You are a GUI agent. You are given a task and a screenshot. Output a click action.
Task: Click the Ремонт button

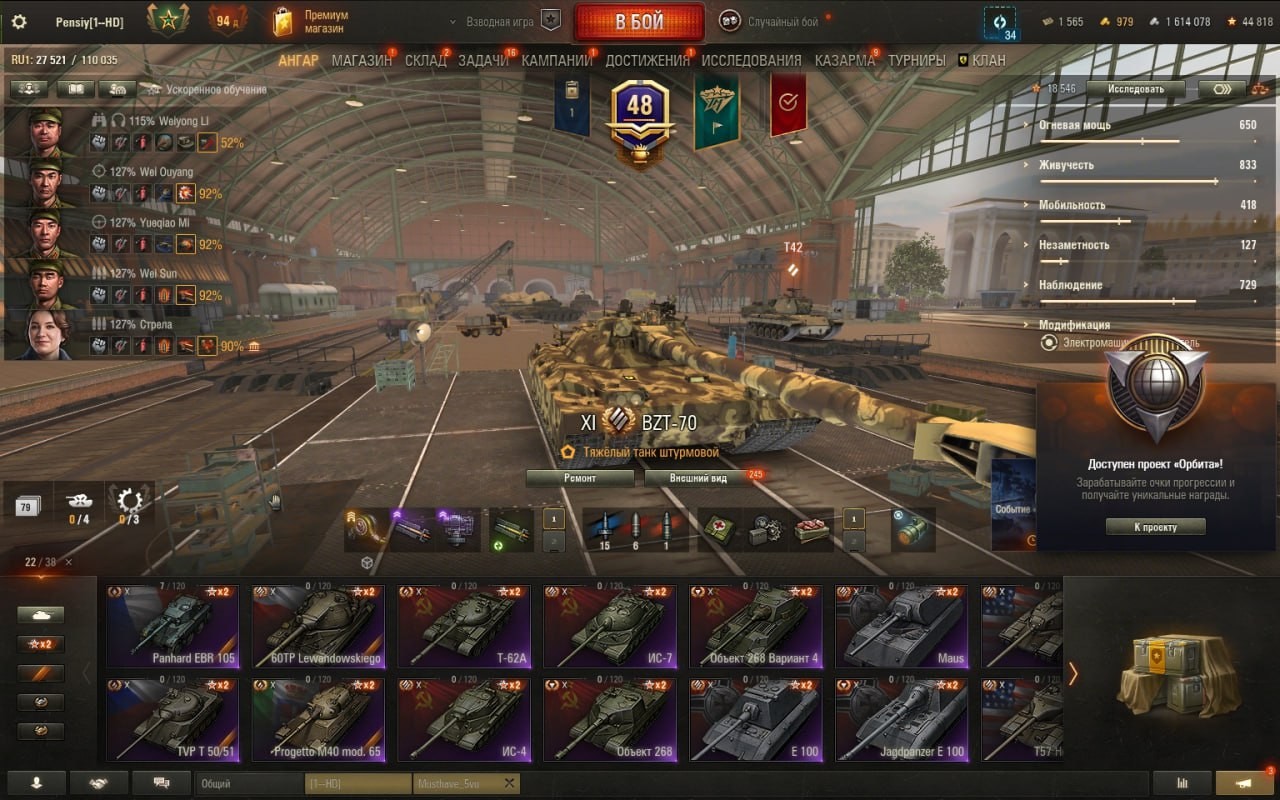tap(580, 478)
